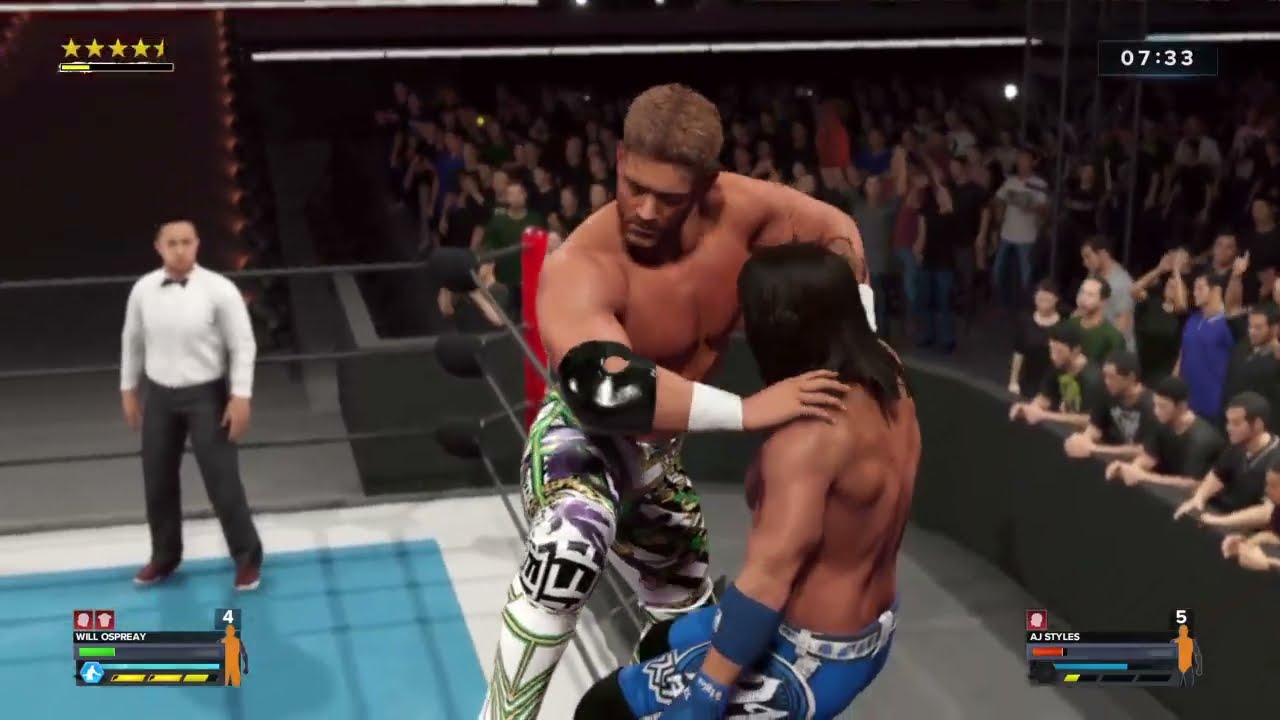Select Will Ospreay's red torso damage icon
This screenshot has height=720, width=1280.
click(x=104, y=620)
